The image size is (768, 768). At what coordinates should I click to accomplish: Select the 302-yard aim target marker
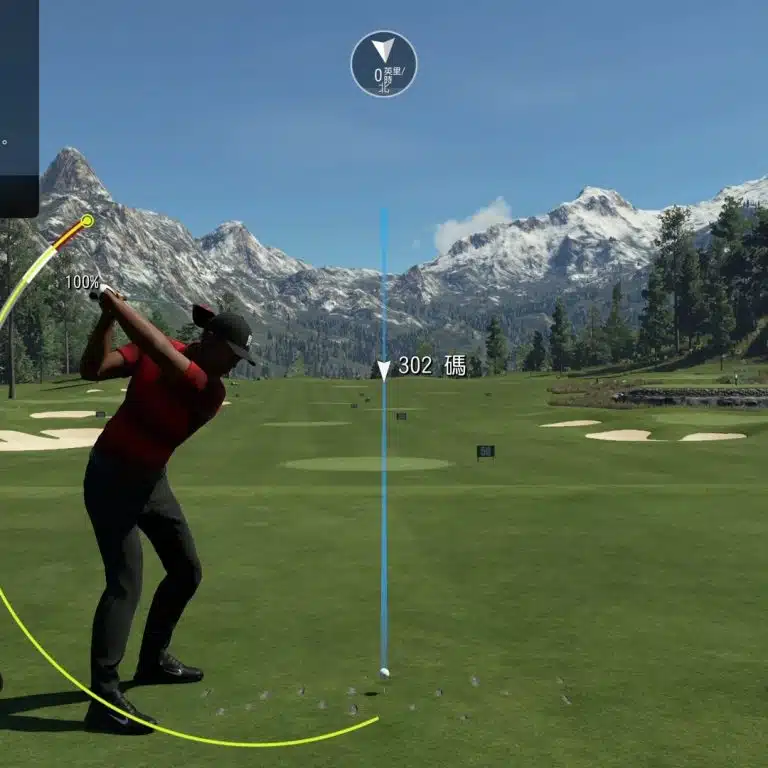(x=384, y=370)
